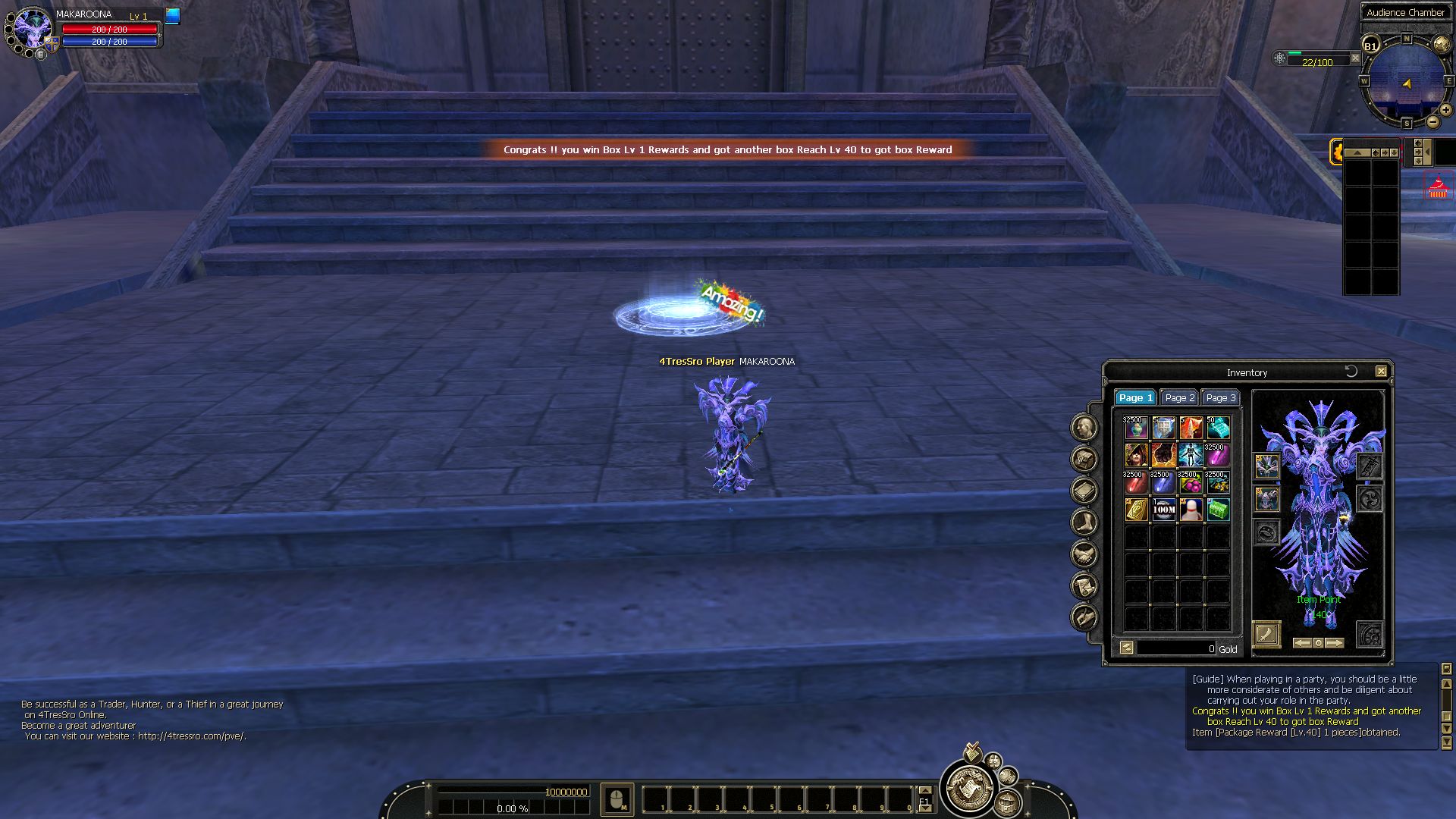The height and width of the screenshot is (819, 1456).
Task: Pick the bowling pin item slot
Action: (x=1191, y=510)
